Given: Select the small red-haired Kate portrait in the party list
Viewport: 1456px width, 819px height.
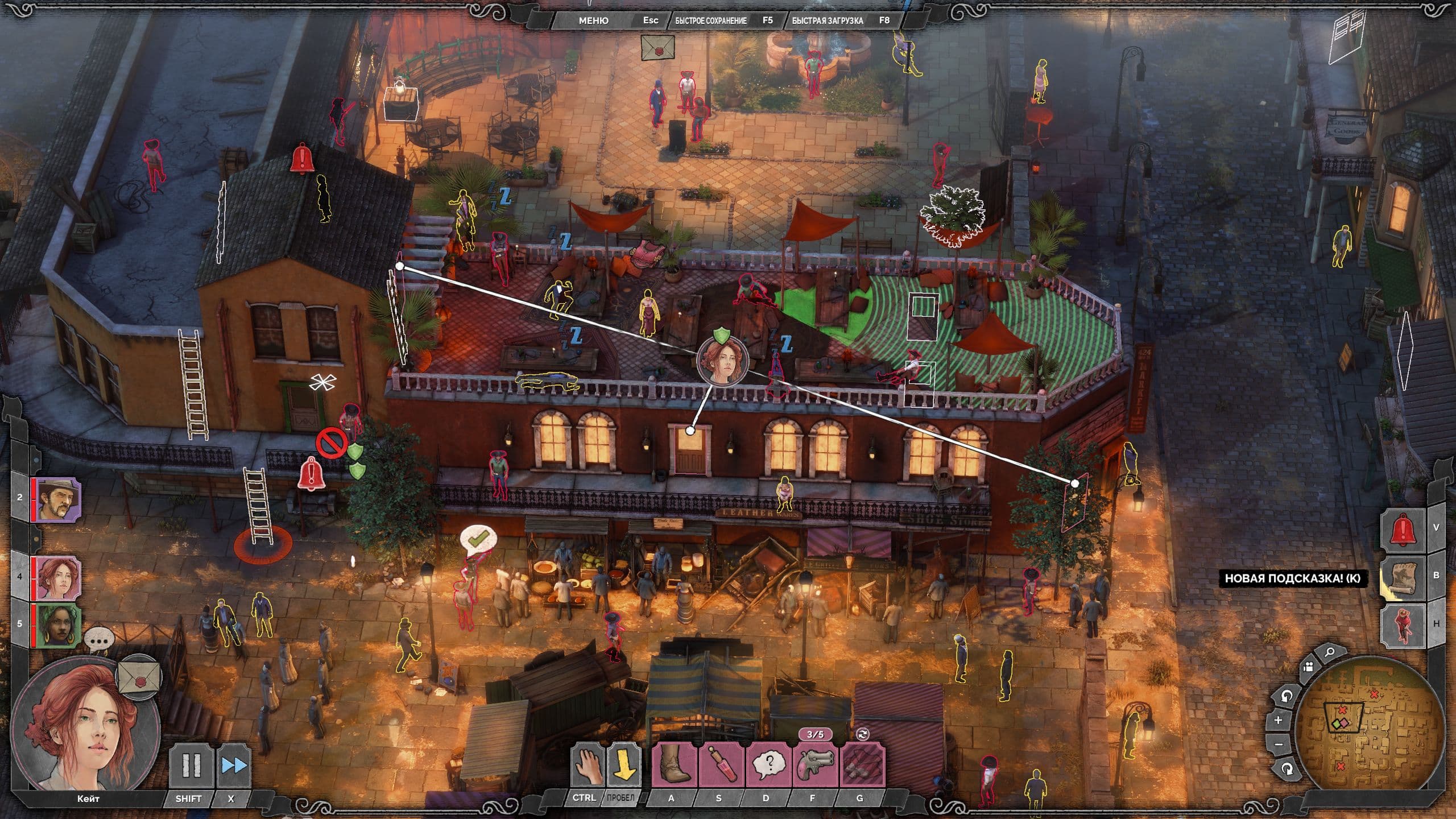Looking at the screenshot, I should tap(59, 578).
